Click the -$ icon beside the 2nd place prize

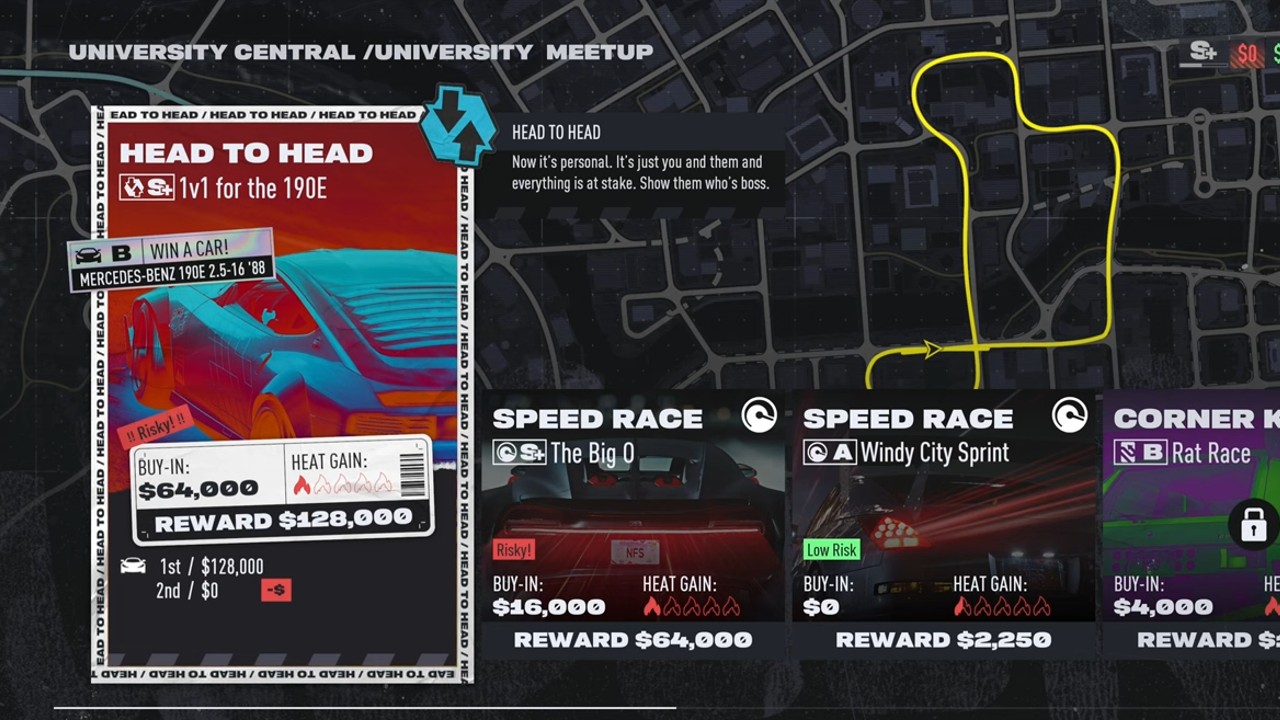pyautogui.click(x=275, y=590)
